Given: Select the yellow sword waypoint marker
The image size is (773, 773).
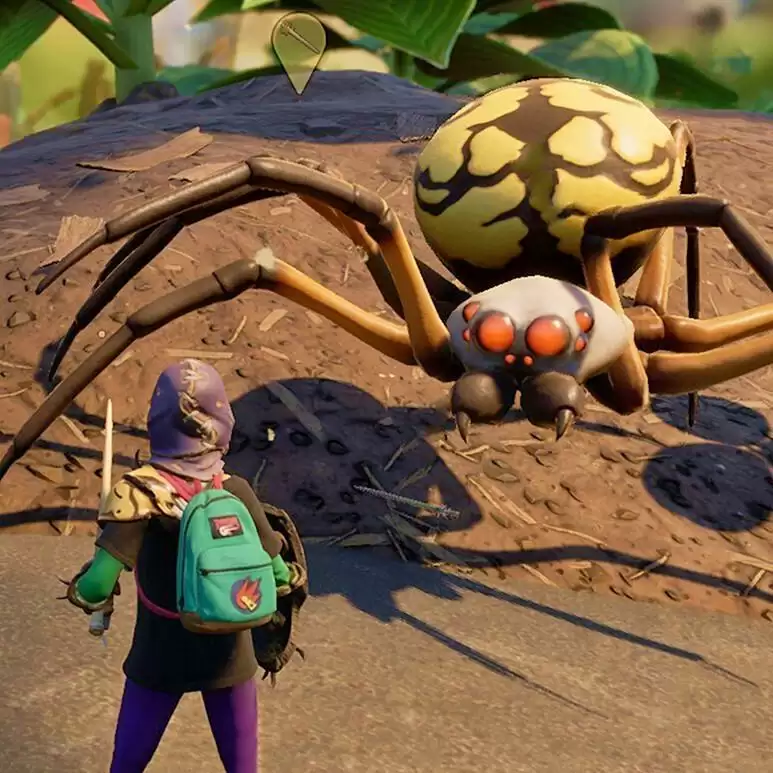Looking at the screenshot, I should pyautogui.click(x=298, y=45).
